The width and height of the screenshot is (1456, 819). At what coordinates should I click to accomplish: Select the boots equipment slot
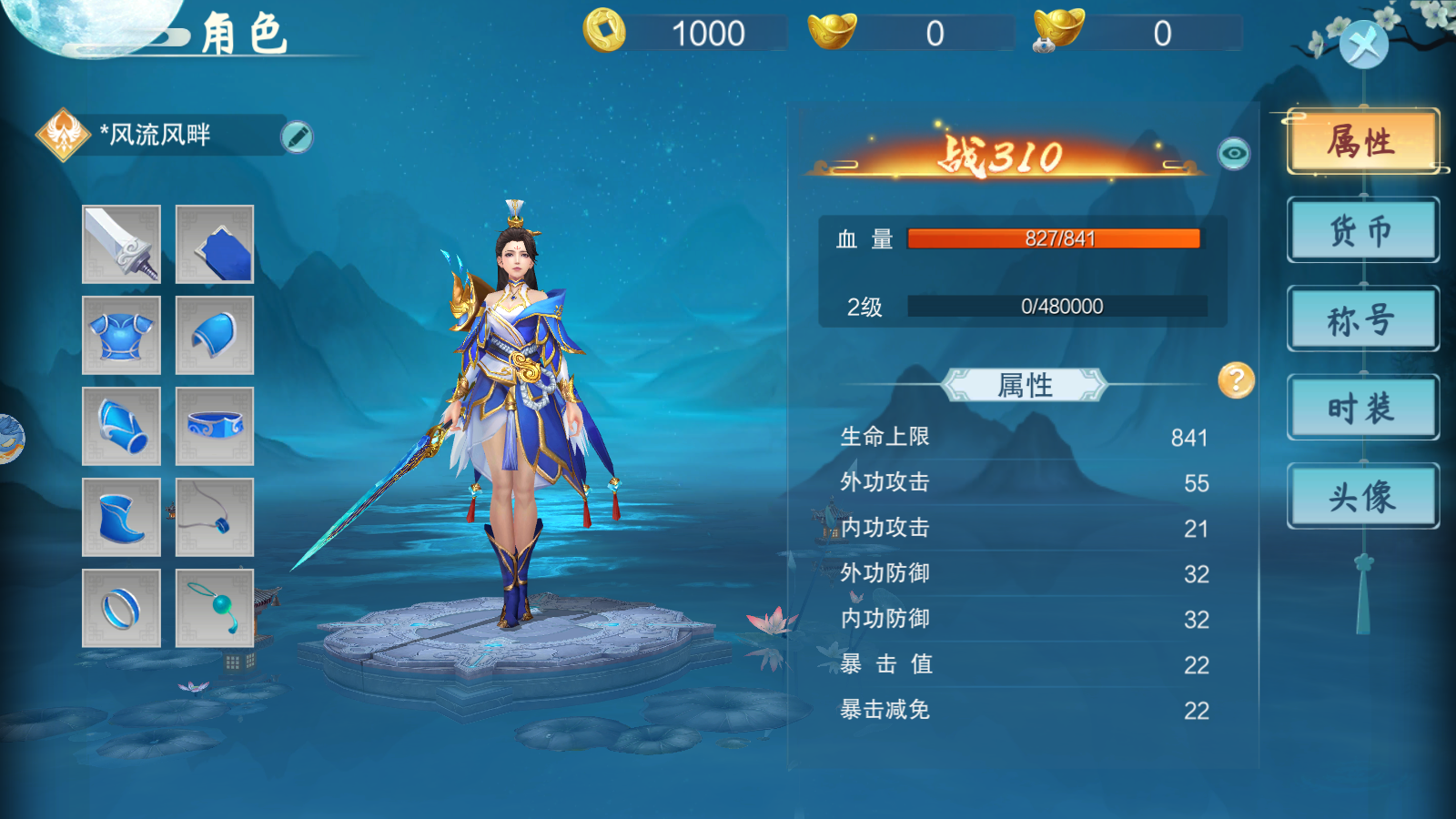pyautogui.click(x=122, y=517)
